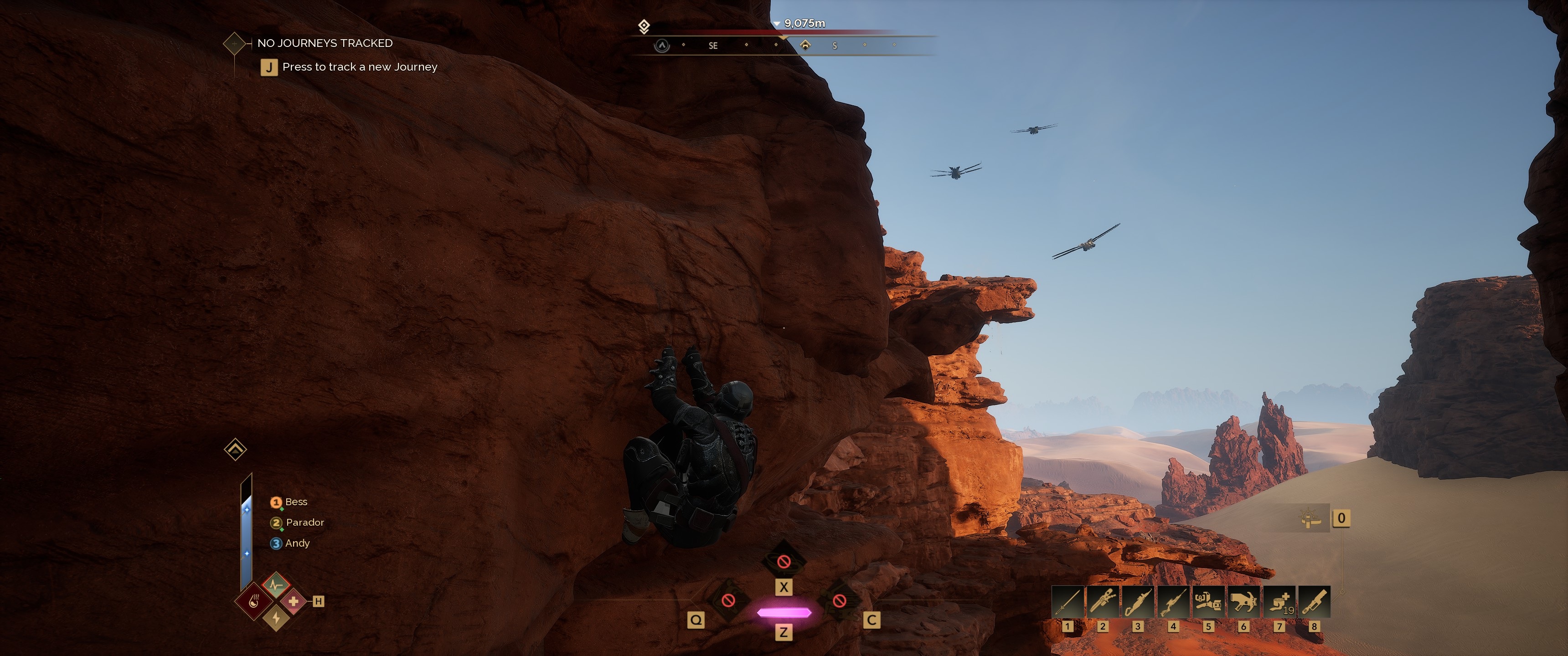Viewport: 1568px width, 656px height.
Task: Click the chevron diamond above party list
Action: point(236,450)
